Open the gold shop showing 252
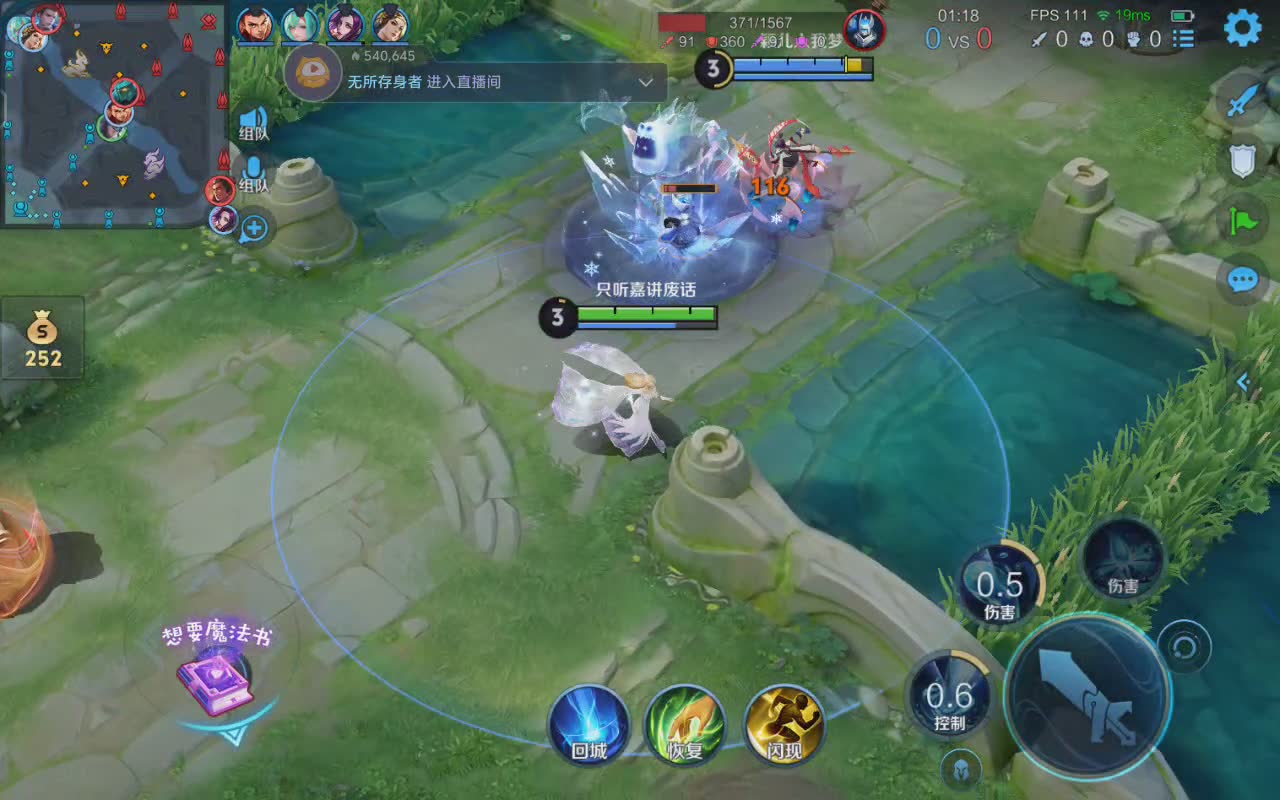Screen dimensions: 1280x800 [43, 338]
